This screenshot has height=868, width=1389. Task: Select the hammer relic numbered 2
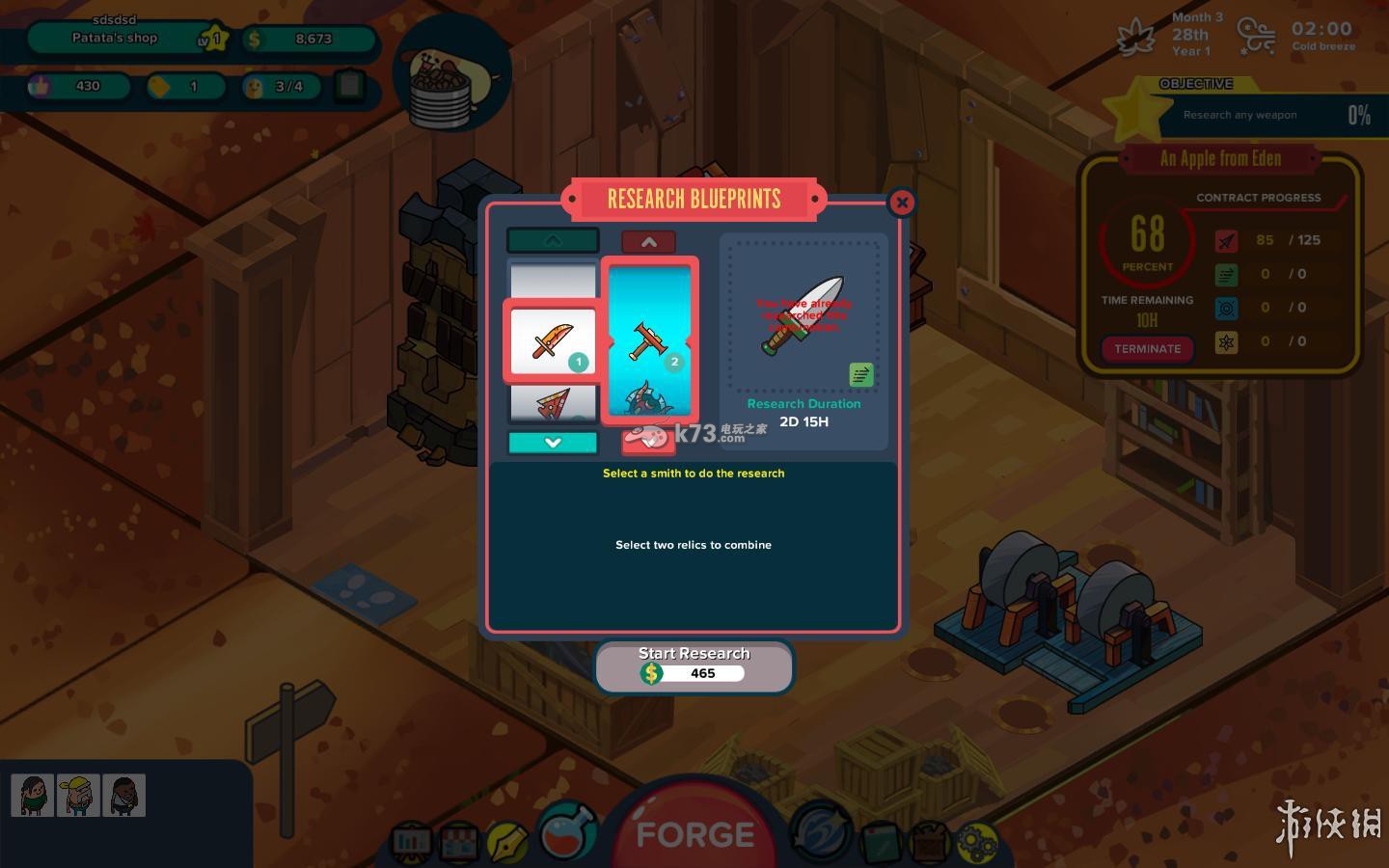pyautogui.click(x=649, y=339)
